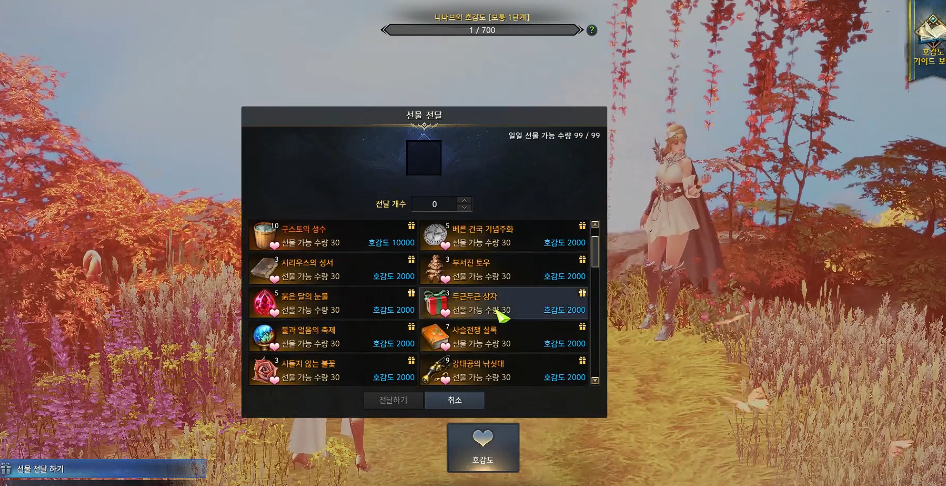This screenshot has width=946, height=486.
Task: Click the 취소 cancel button
Action: 455,400
